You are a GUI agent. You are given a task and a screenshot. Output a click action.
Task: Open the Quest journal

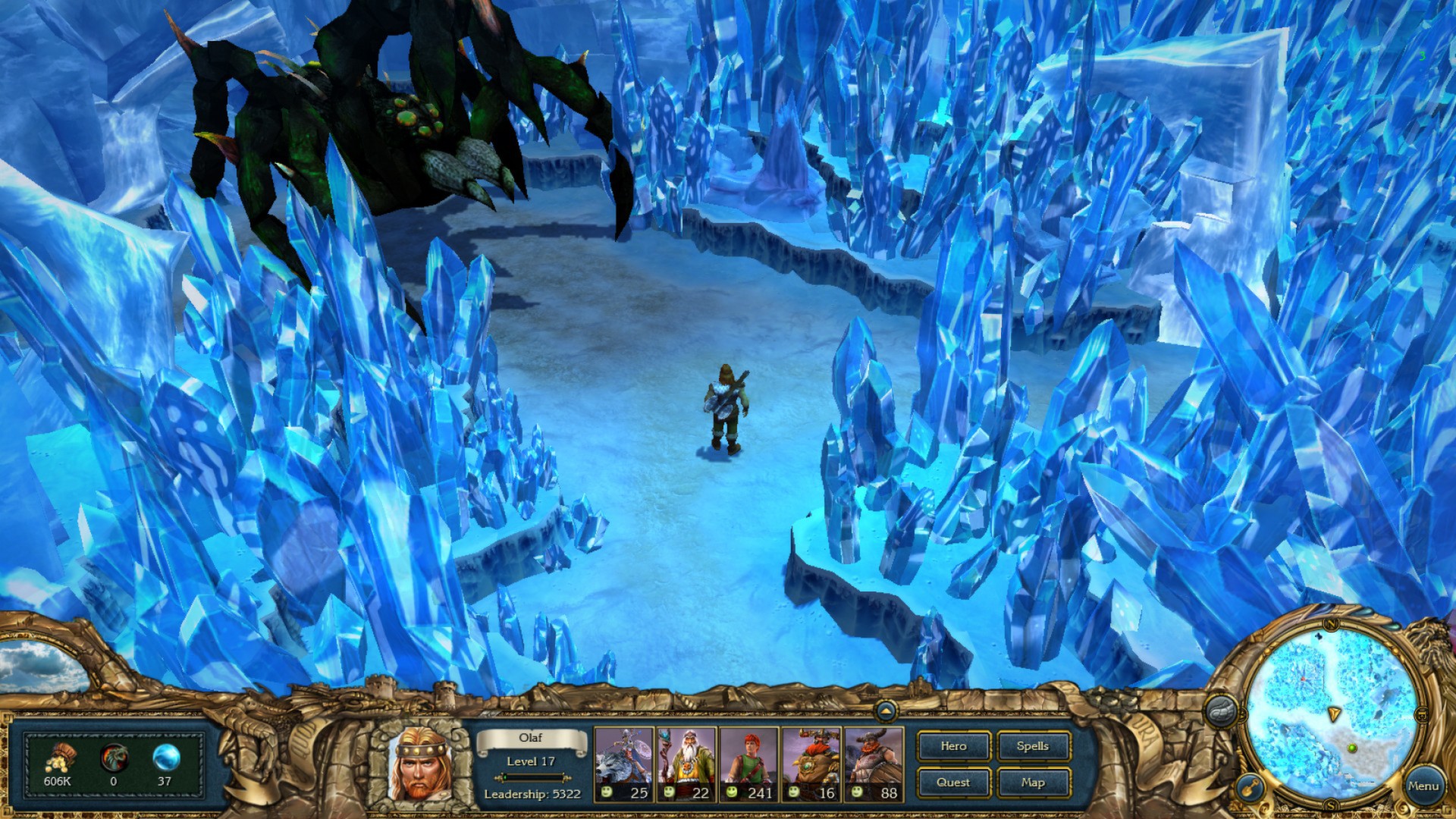[952, 782]
